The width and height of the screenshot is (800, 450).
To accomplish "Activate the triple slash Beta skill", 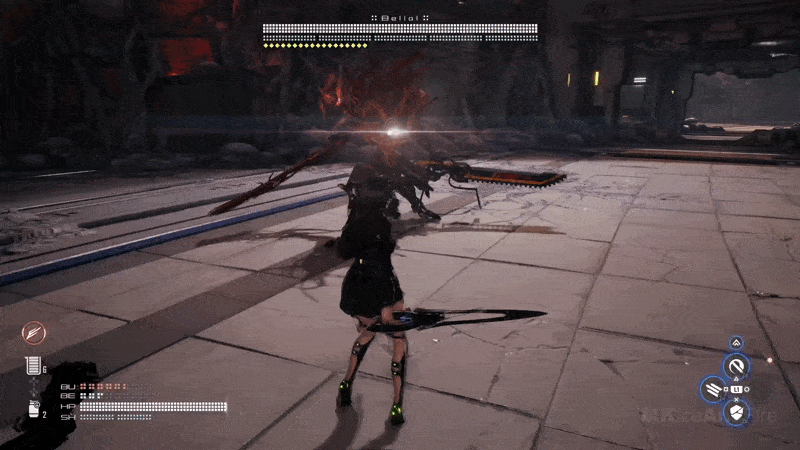I will tap(713, 389).
